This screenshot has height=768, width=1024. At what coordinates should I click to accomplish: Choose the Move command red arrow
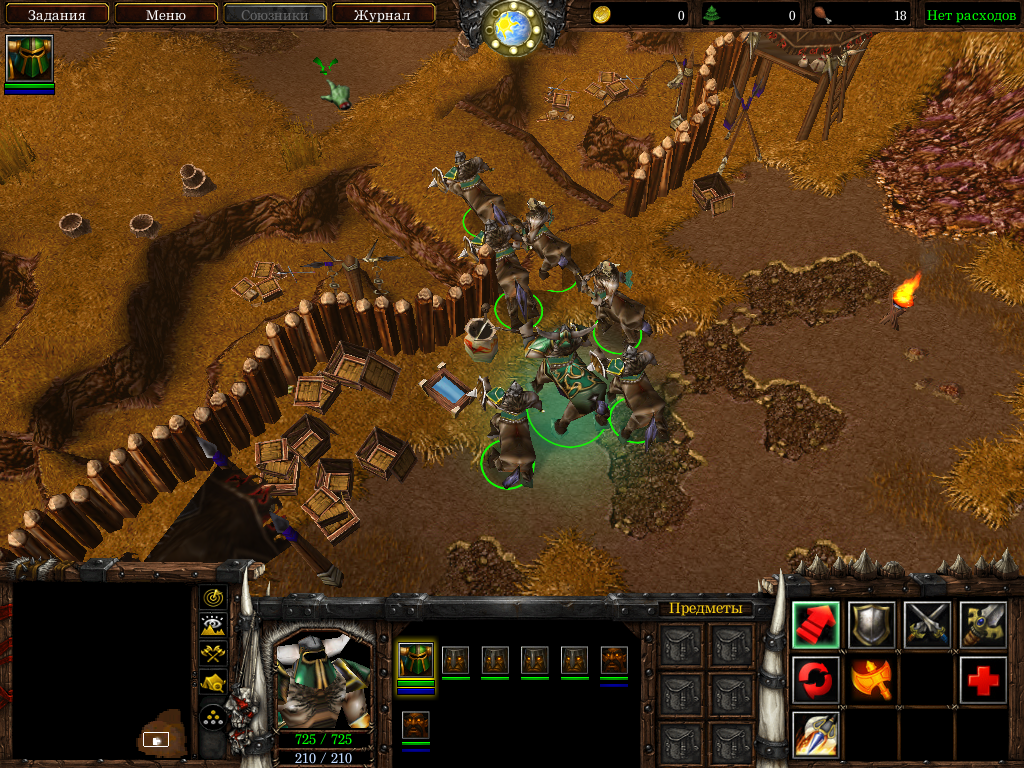point(815,625)
